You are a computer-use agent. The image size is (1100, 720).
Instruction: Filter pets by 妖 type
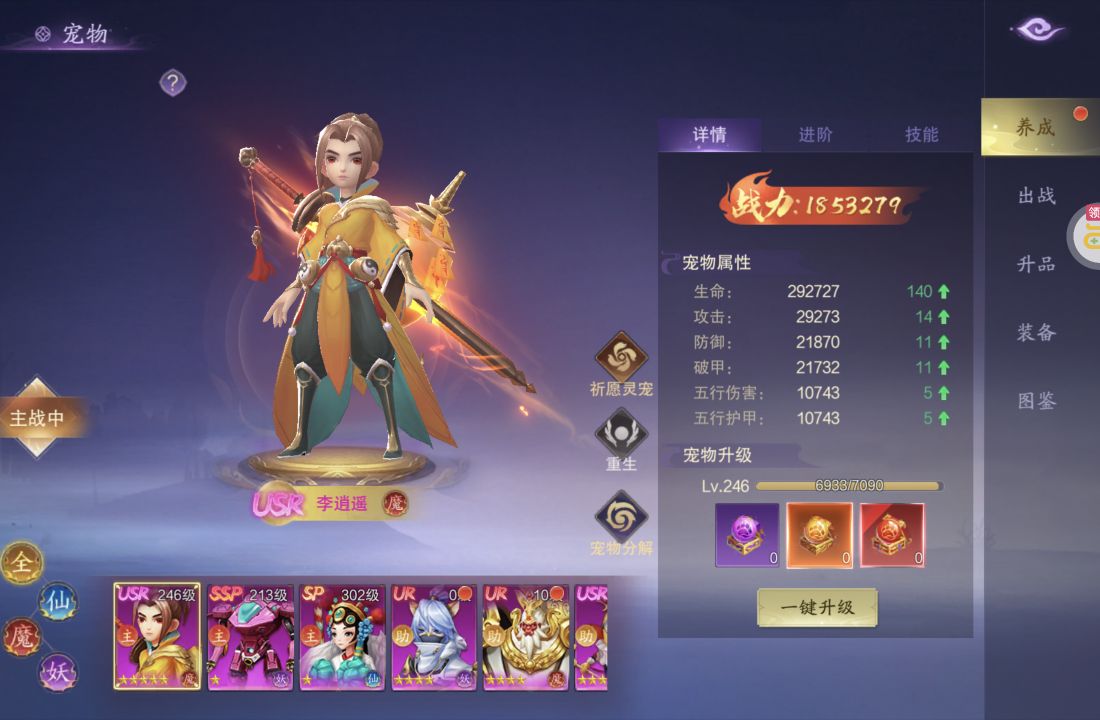[x=57, y=671]
